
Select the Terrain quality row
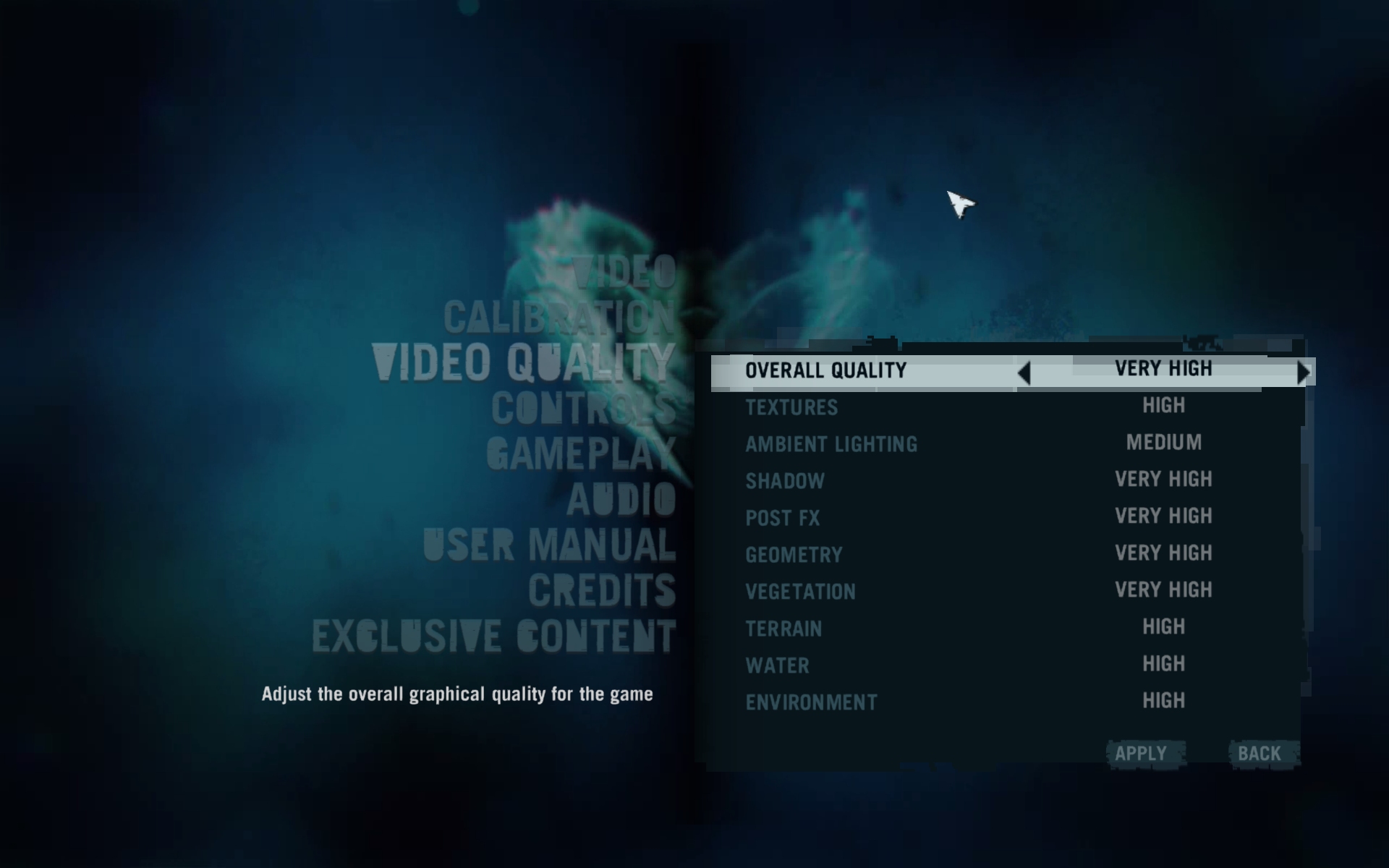pyautogui.click(x=783, y=629)
